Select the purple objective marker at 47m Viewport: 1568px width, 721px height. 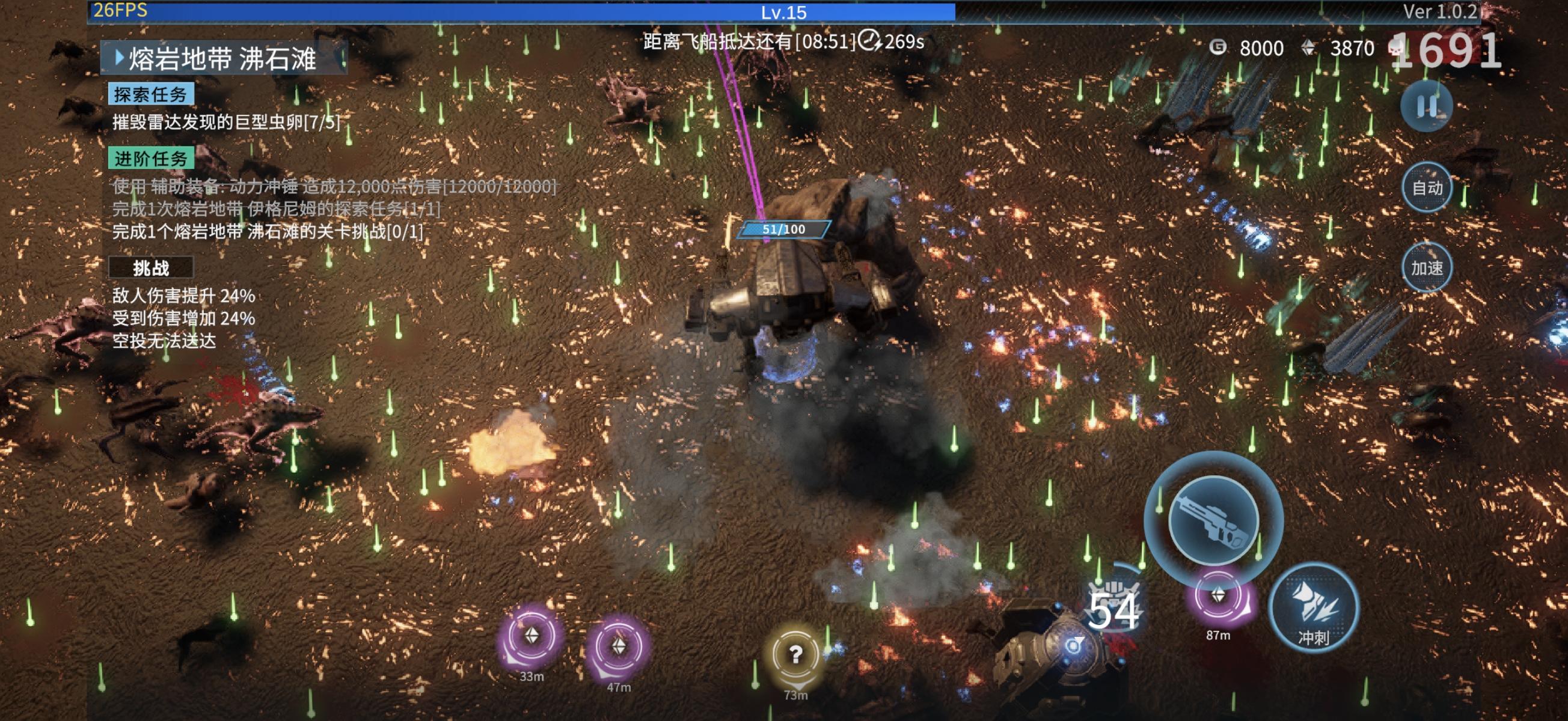[619, 647]
